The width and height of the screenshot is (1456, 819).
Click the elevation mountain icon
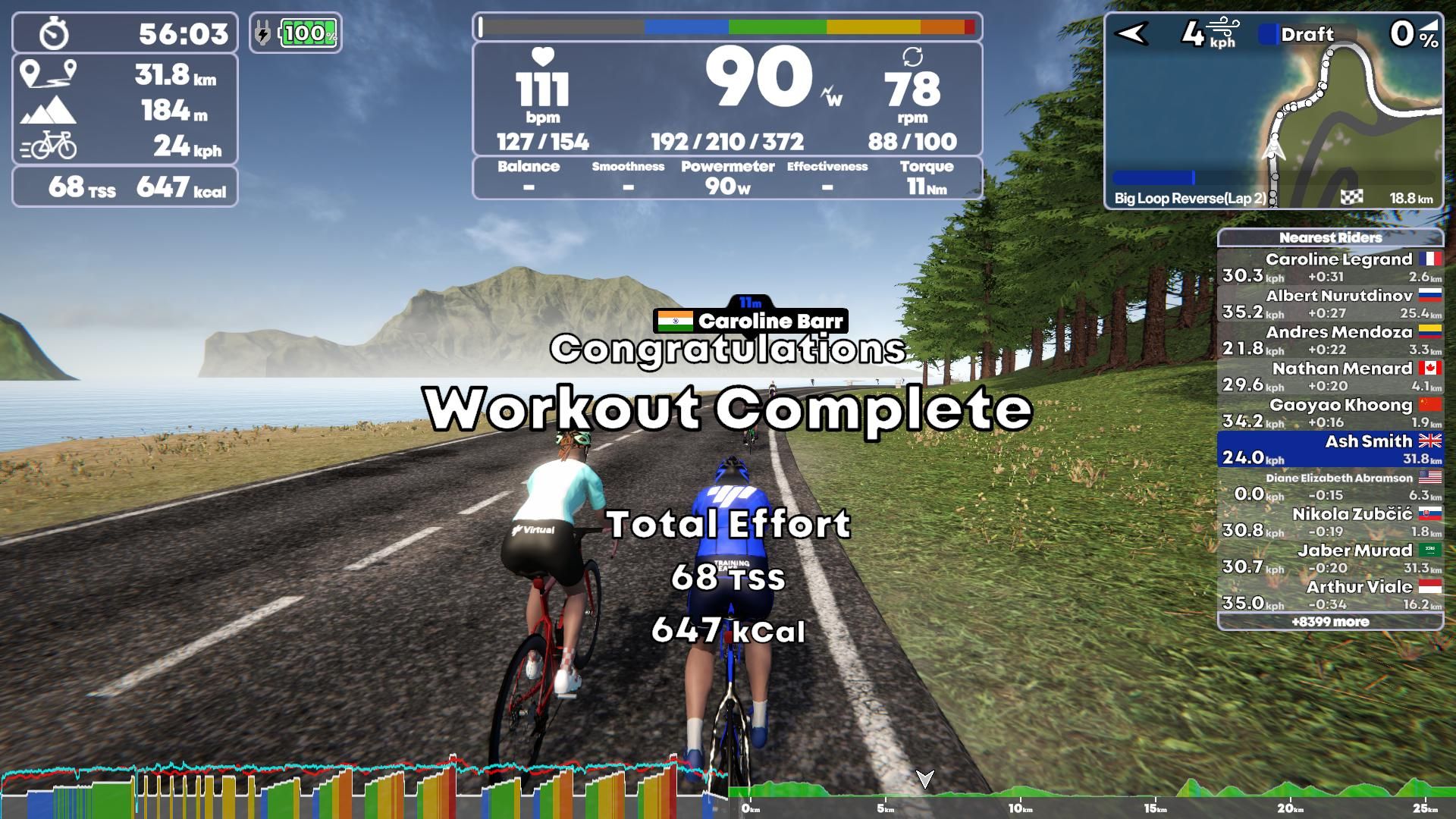[x=47, y=109]
